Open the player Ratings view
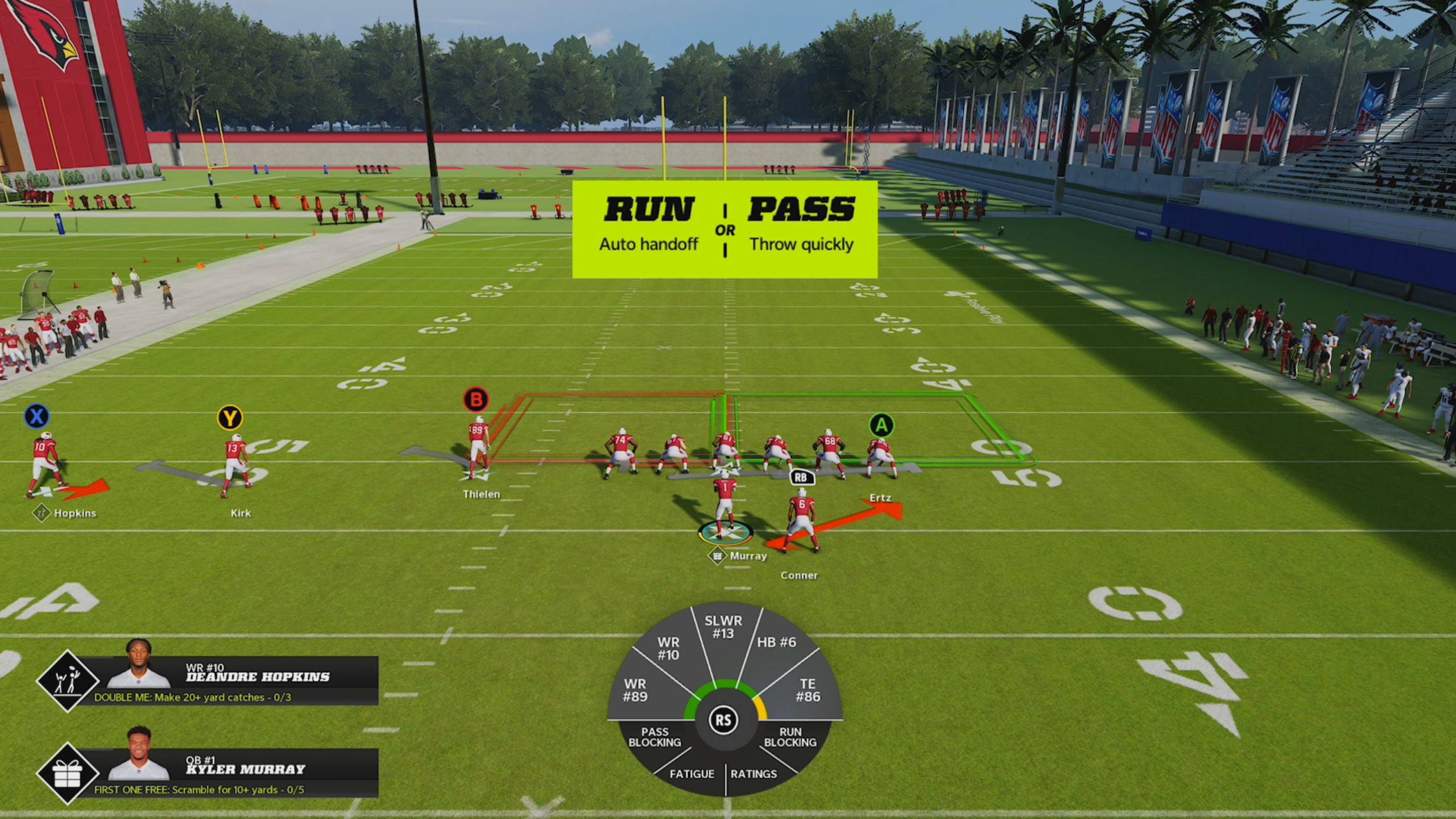 754,774
